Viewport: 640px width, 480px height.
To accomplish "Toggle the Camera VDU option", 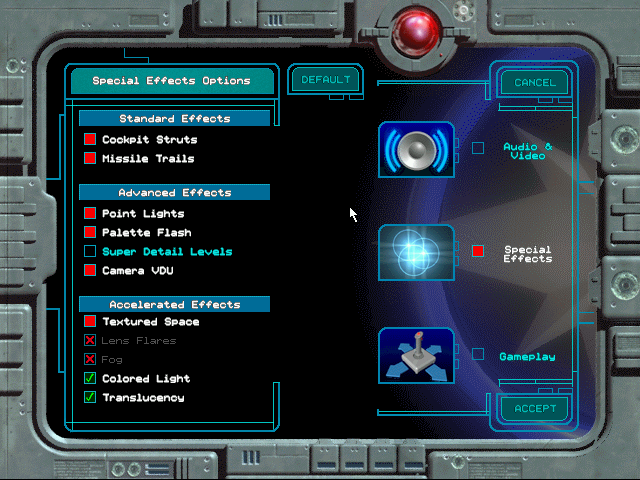I will pos(90,270).
